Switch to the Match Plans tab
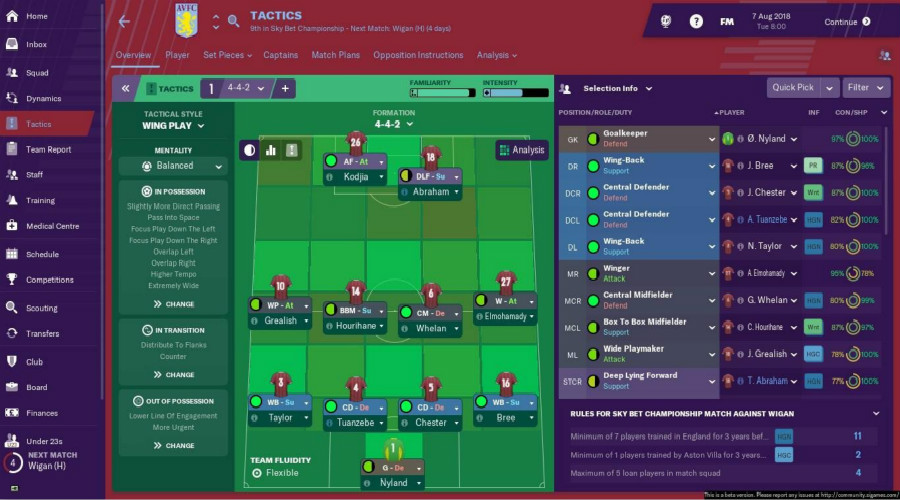The image size is (900, 500). (x=335, y=56)
